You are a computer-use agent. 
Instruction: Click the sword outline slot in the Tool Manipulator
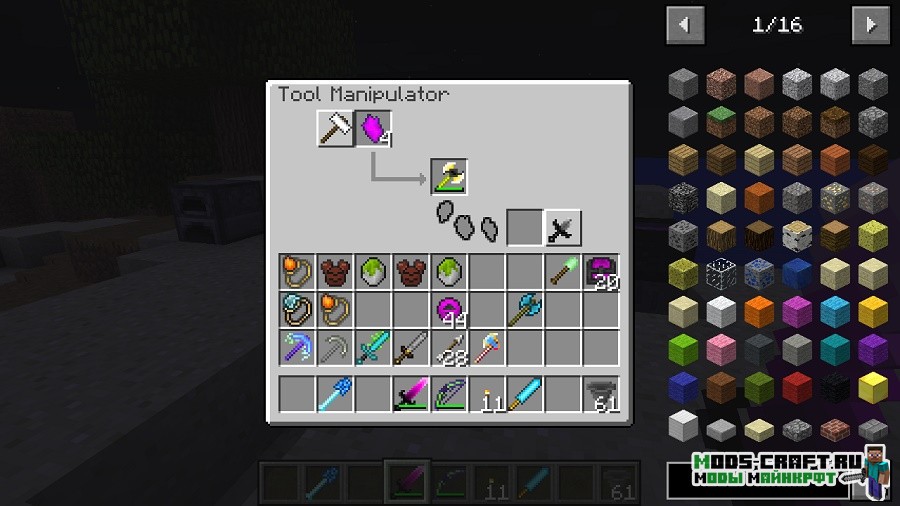tap(563, 228)
